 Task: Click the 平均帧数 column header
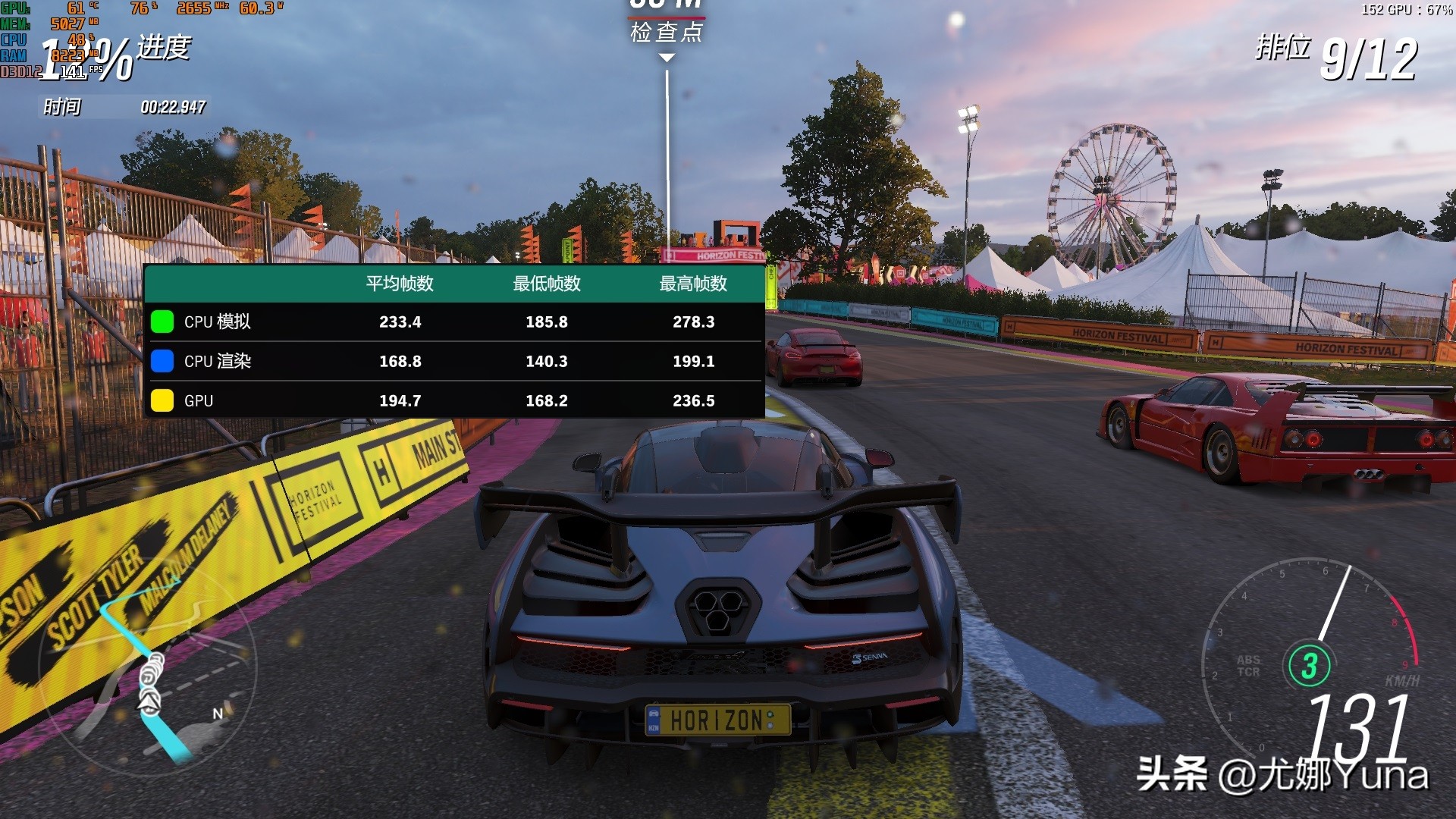(400, 284)
